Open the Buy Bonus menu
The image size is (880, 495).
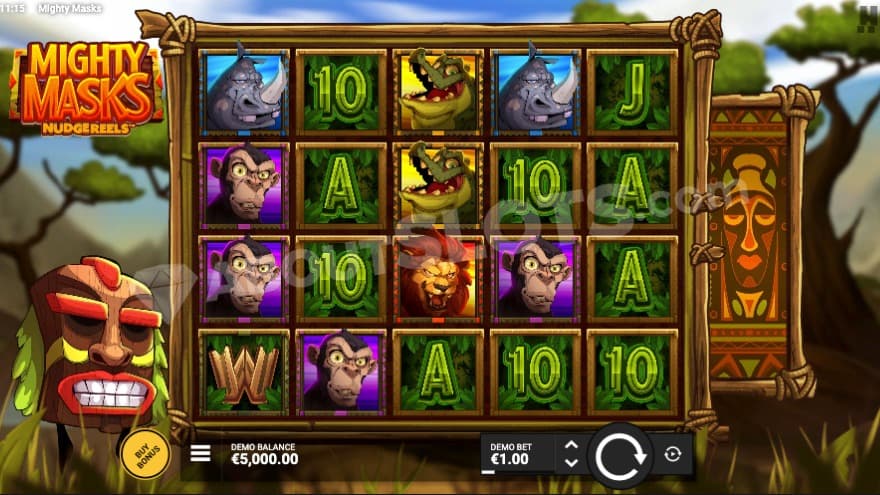coord(144,453)
